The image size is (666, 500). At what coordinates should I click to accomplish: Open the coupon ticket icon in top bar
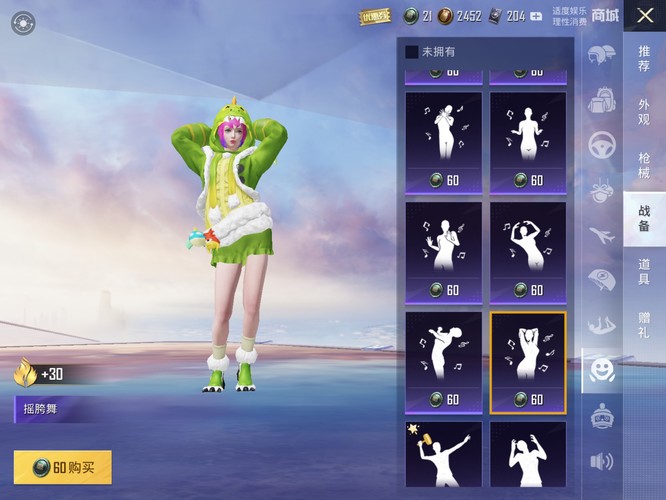[375, 16]
